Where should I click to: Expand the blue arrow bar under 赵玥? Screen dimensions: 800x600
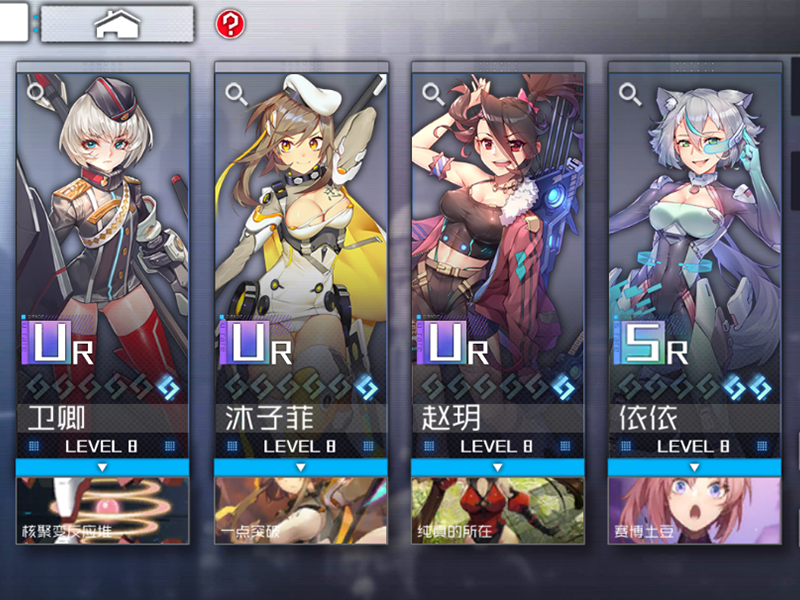pyautogui.click(x=497, y=467)
